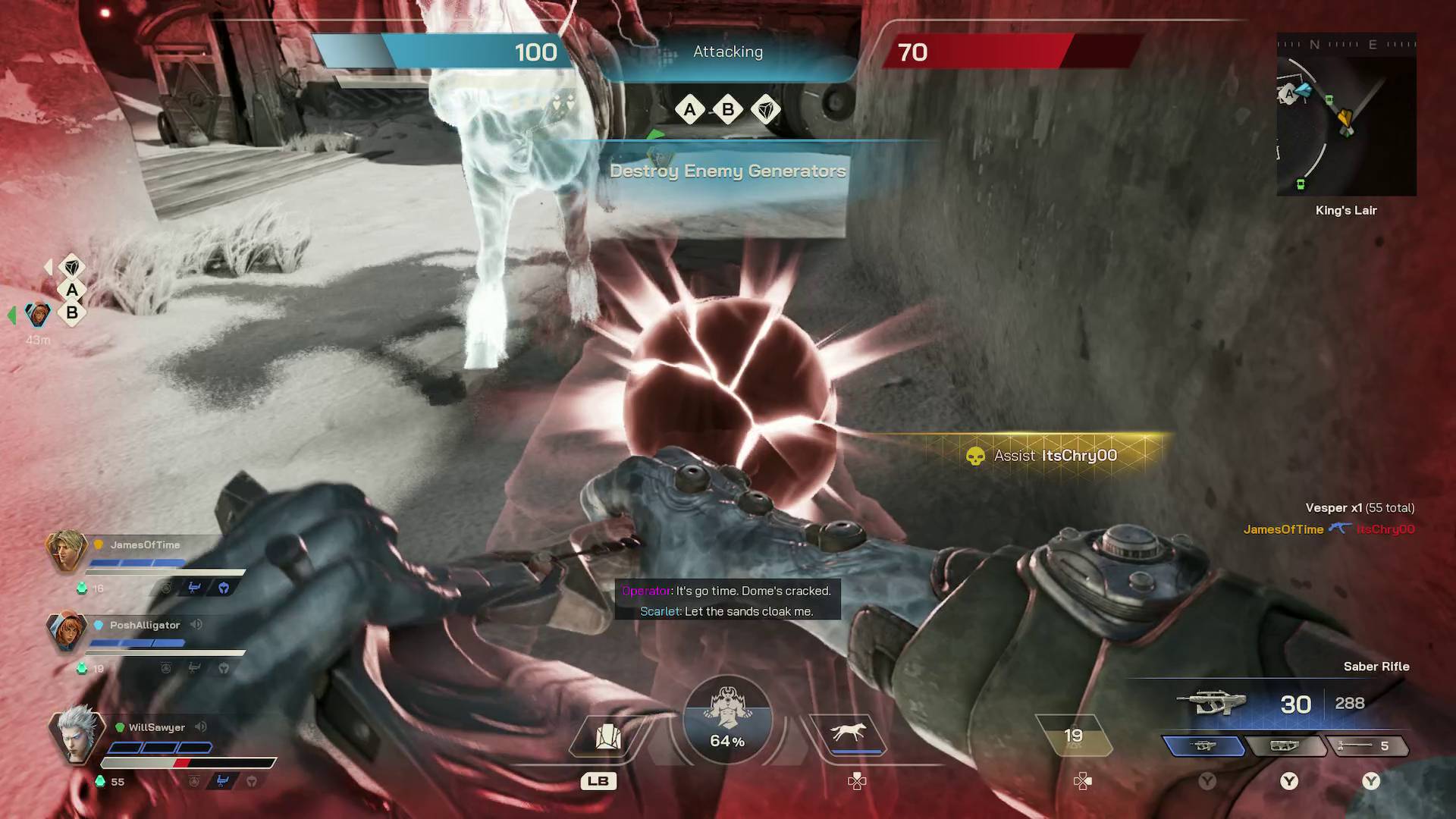
Task: Select JamesOfTime's hero portrait
Action: (x=67, y=553)
